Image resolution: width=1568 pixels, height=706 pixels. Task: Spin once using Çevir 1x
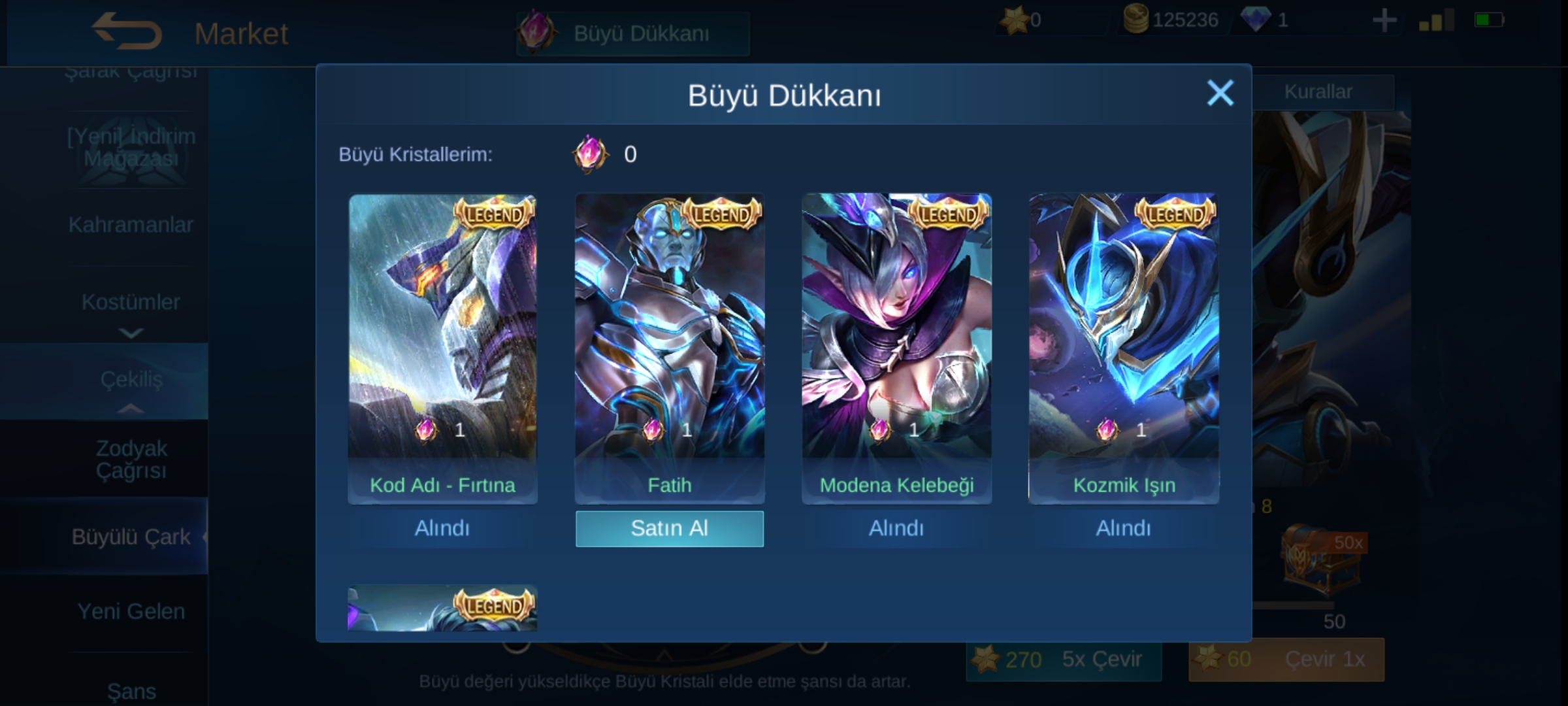[1286, 660]
